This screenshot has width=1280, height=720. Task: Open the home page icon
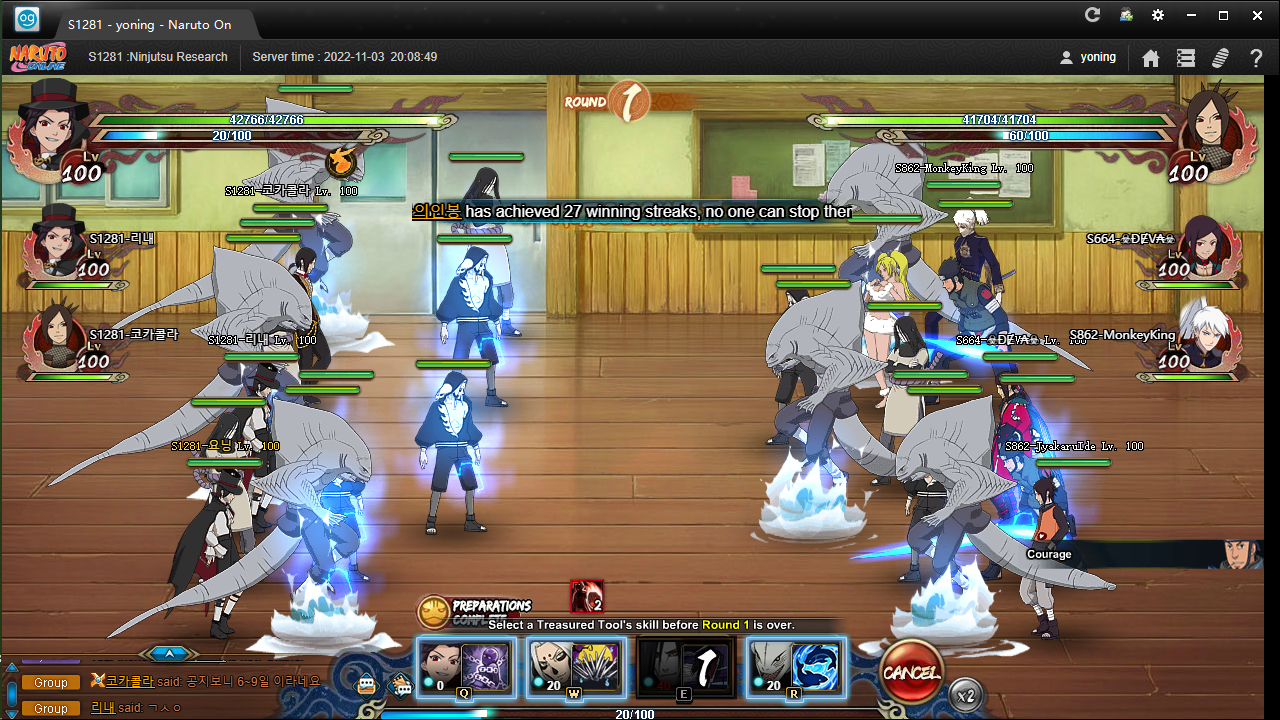(1151, 58)
